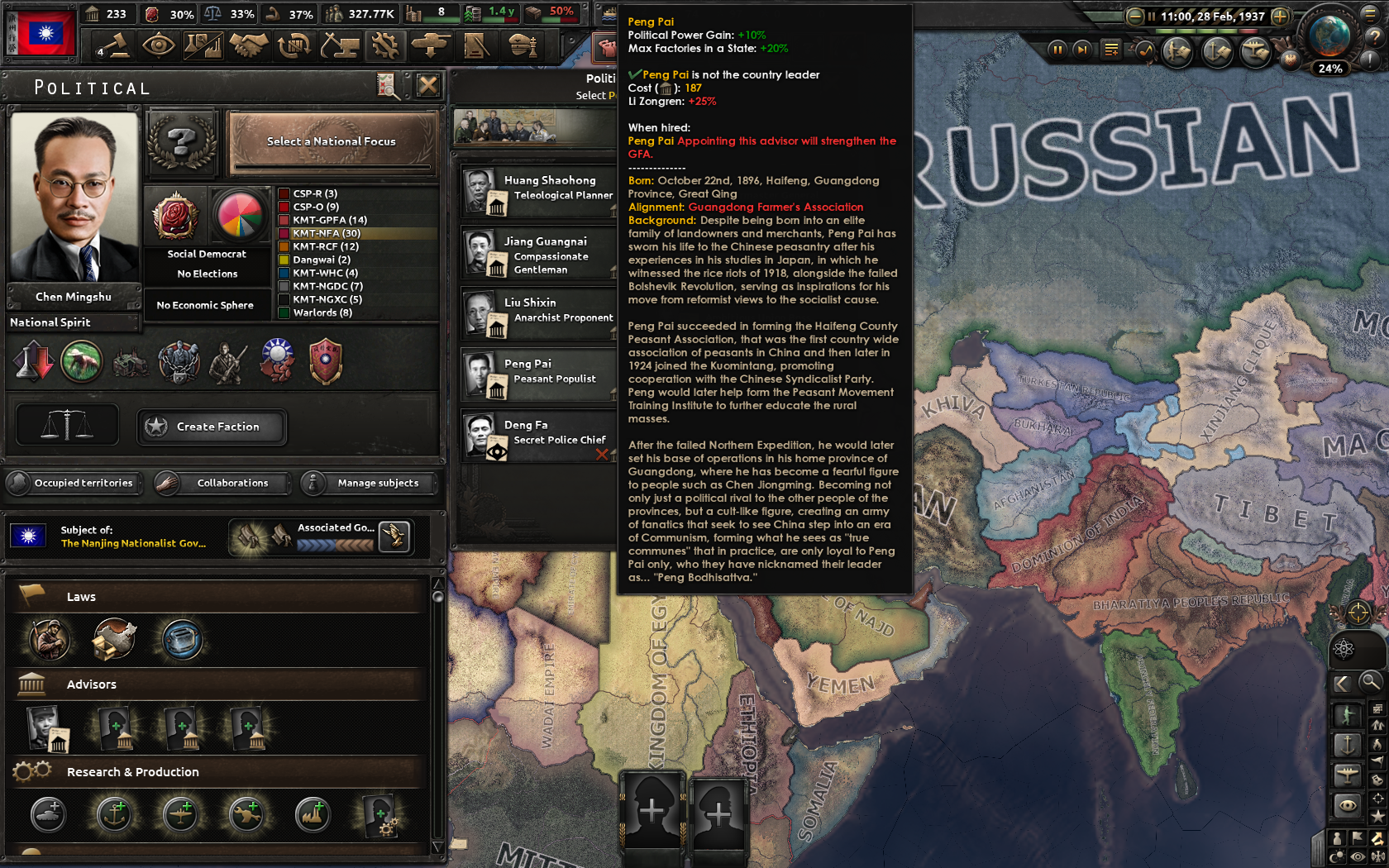Screen dimensions: 1389x868
Task: Open the trade laws balance scale button
Action: point(67,425)
